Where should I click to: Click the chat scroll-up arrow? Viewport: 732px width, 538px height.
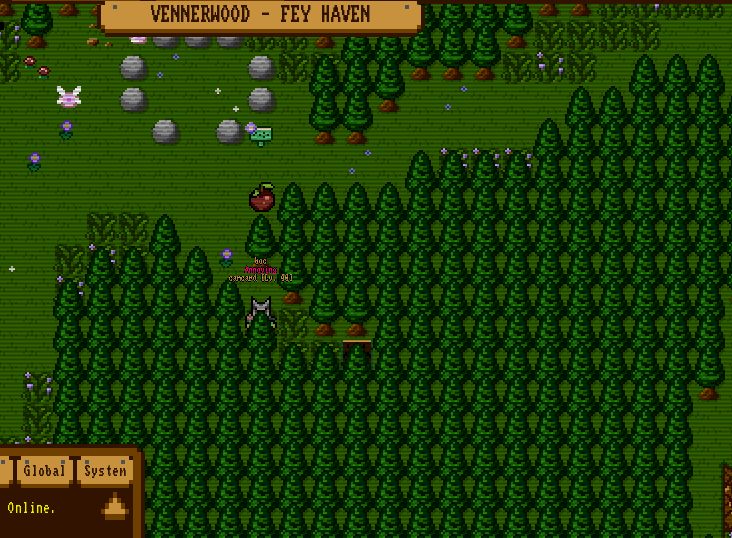tap(114, 506)
